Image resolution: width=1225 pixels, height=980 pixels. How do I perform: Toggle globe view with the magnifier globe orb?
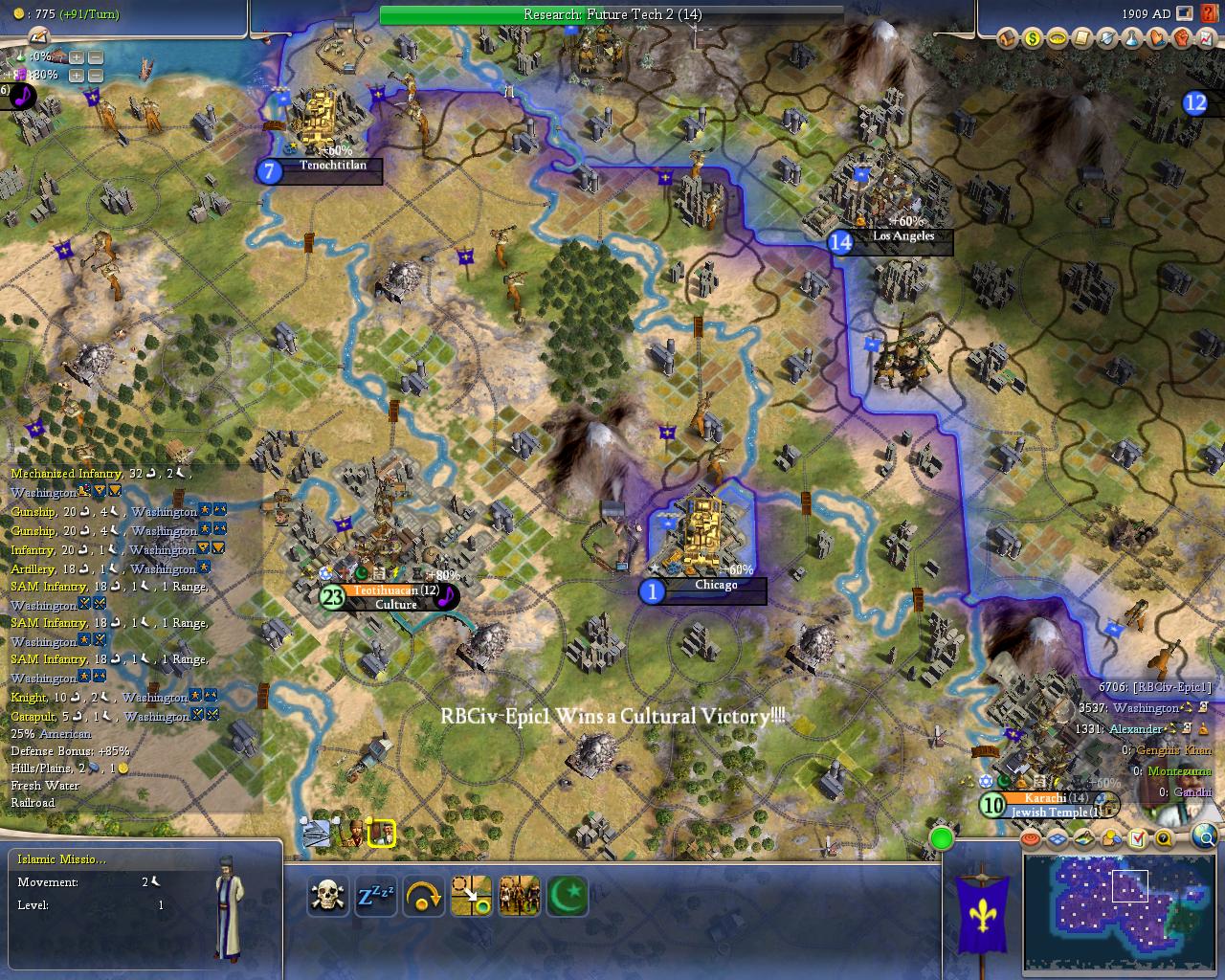tap(1206, 837)
